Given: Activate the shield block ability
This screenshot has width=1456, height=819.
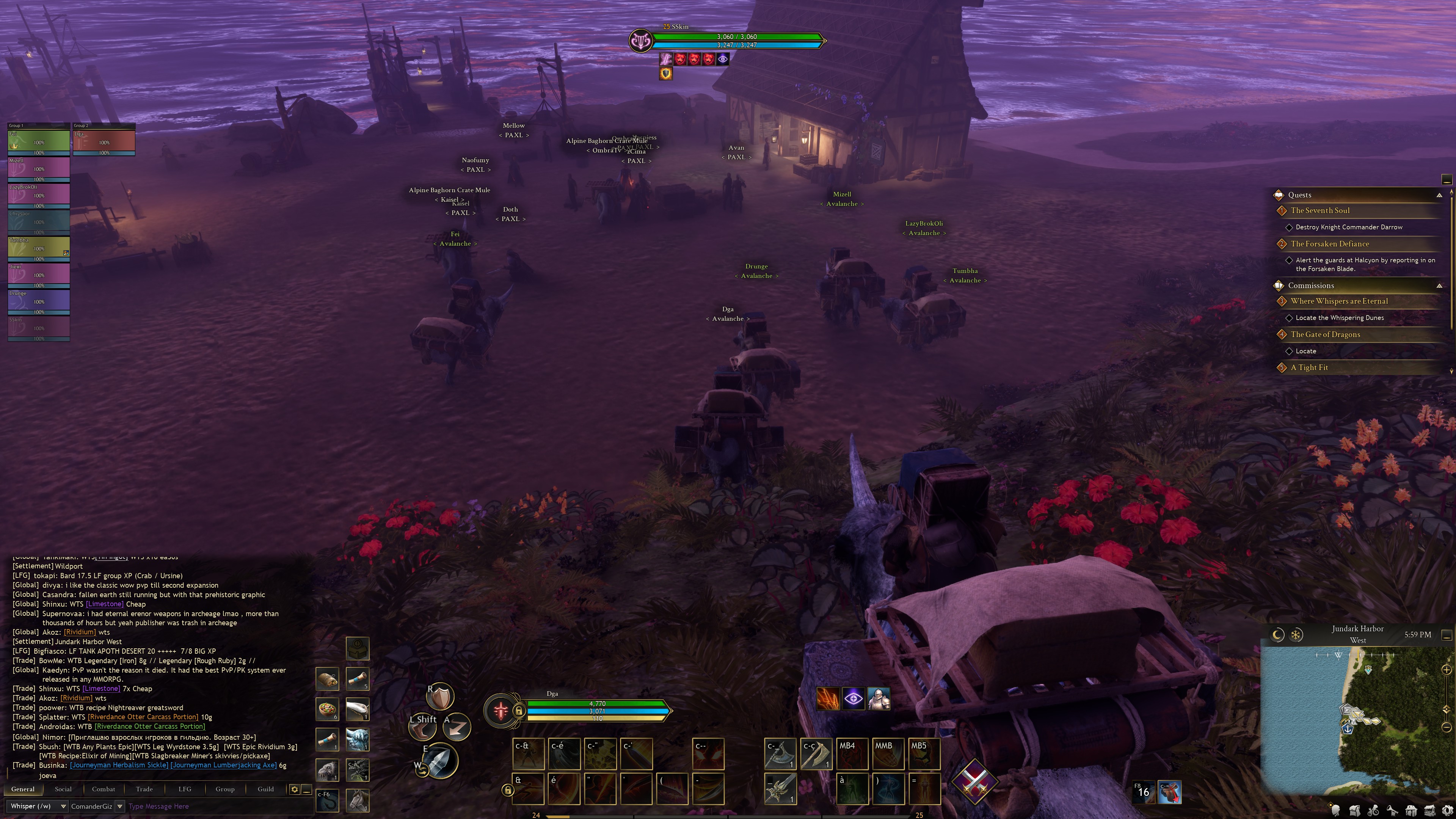Looking at the screenshot, I should click(440, 697).
